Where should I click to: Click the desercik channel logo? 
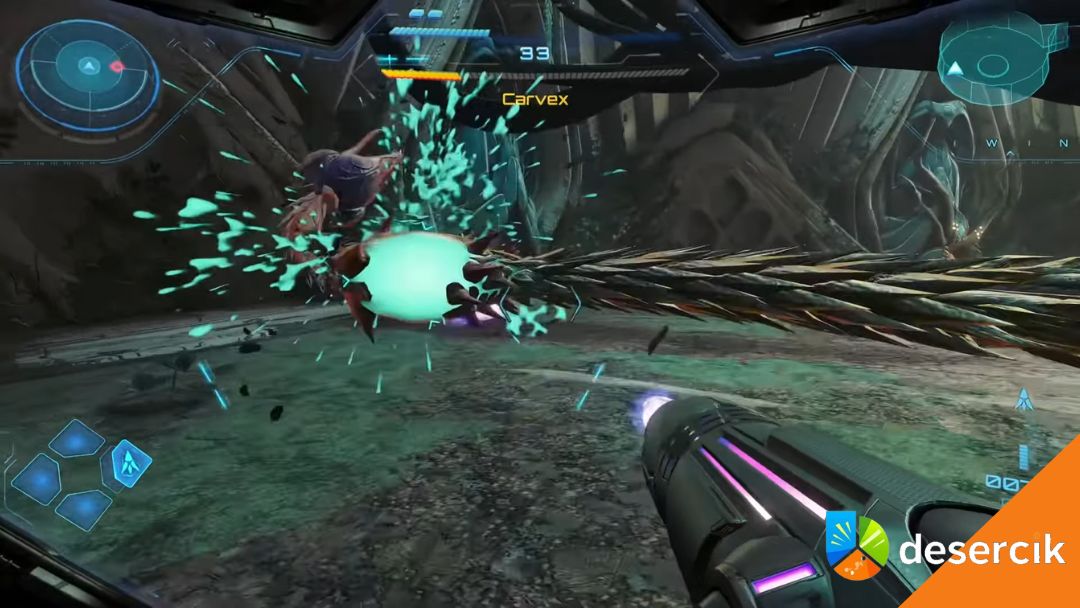point(857,546)
